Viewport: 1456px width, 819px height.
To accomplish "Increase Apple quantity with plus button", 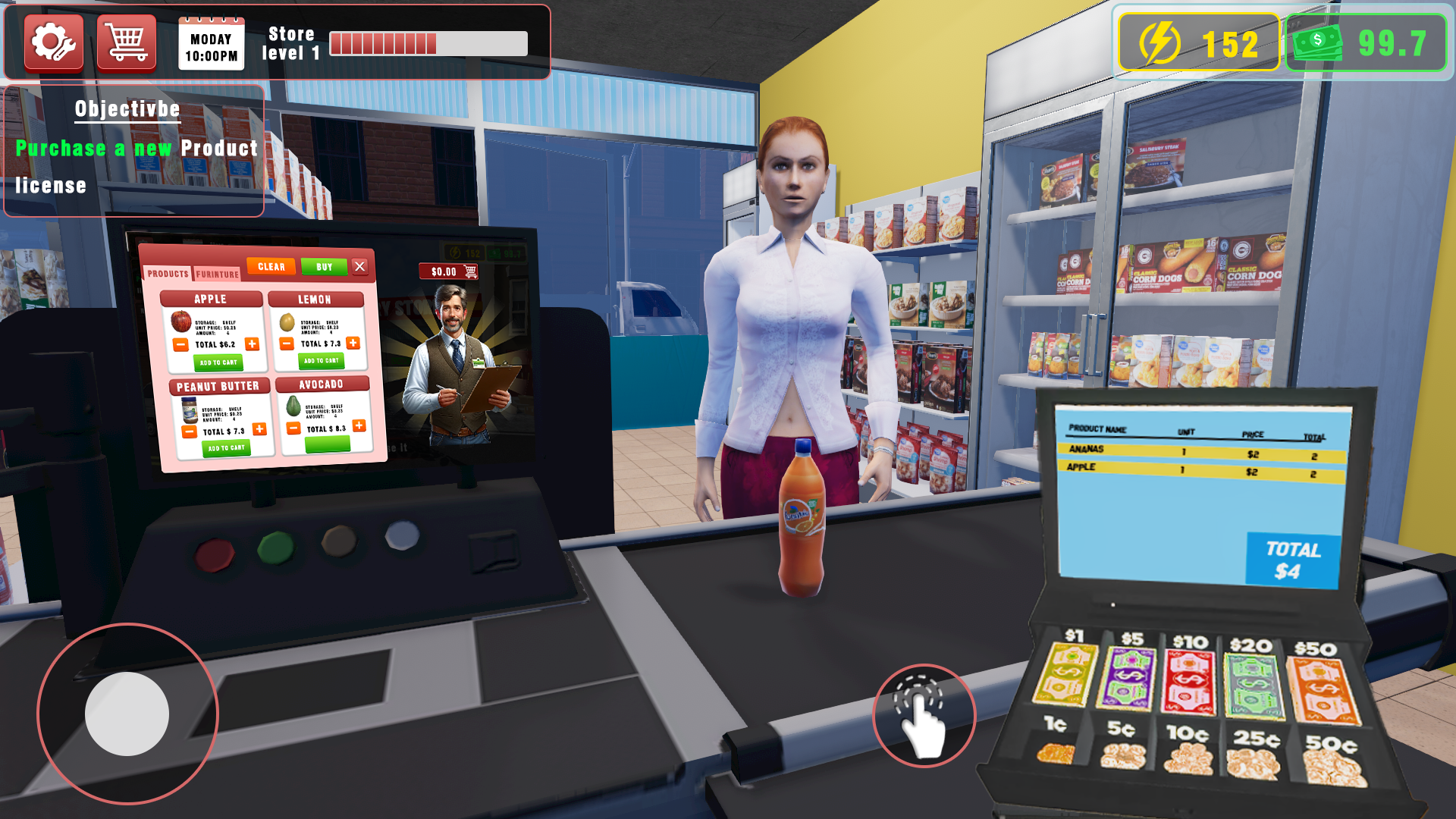I will (253, 344).
